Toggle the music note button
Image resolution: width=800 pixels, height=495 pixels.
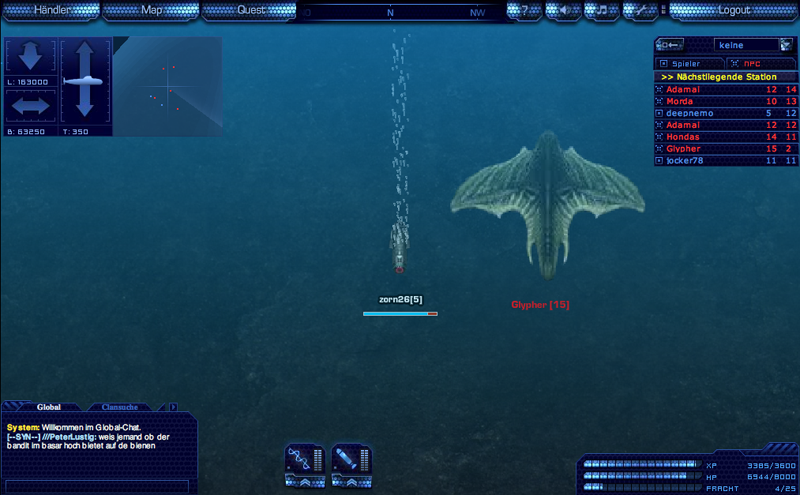602,11
